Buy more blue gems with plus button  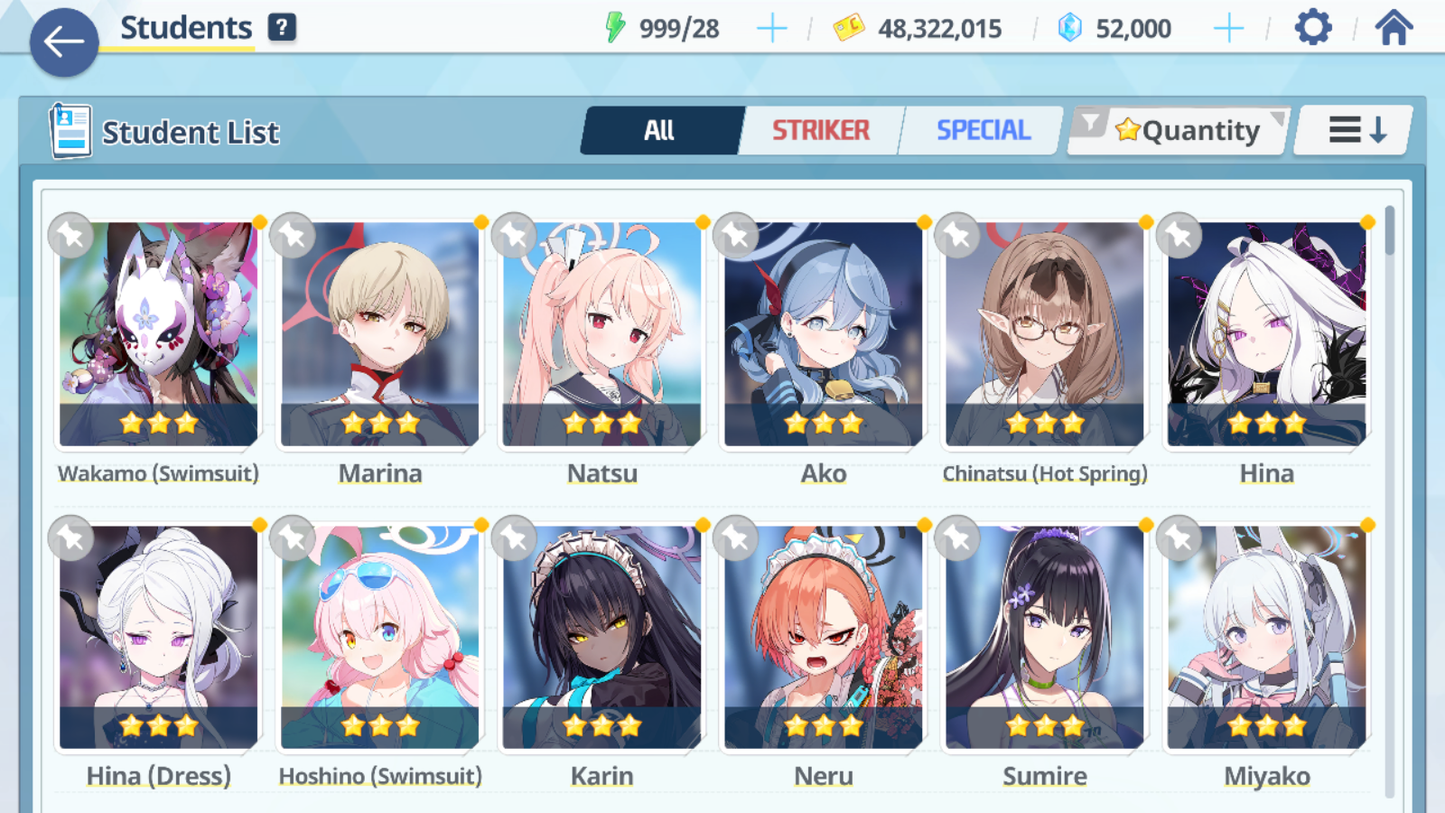point(1228,29)
